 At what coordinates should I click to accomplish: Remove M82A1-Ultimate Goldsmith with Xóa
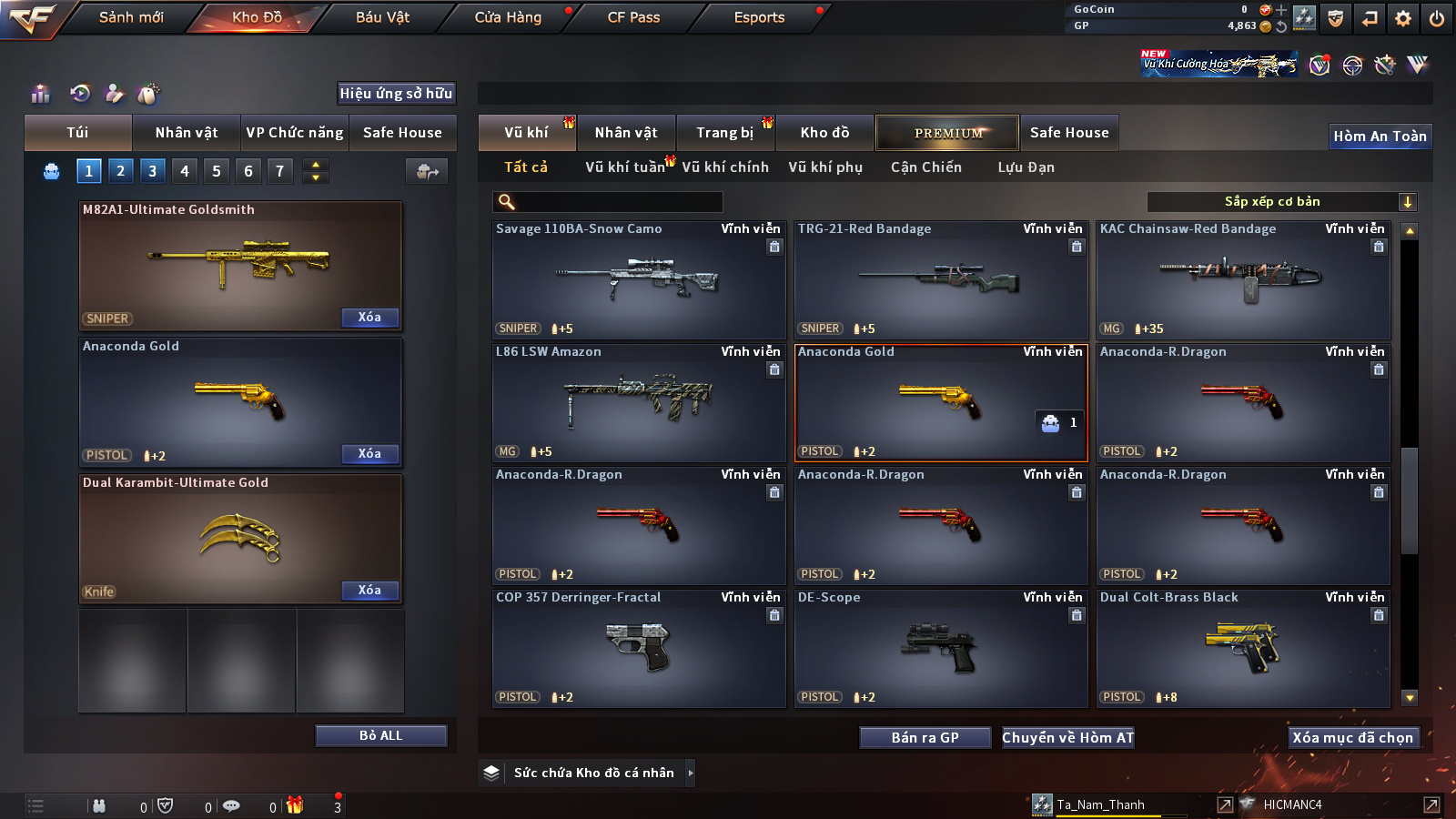click(369, 318)
